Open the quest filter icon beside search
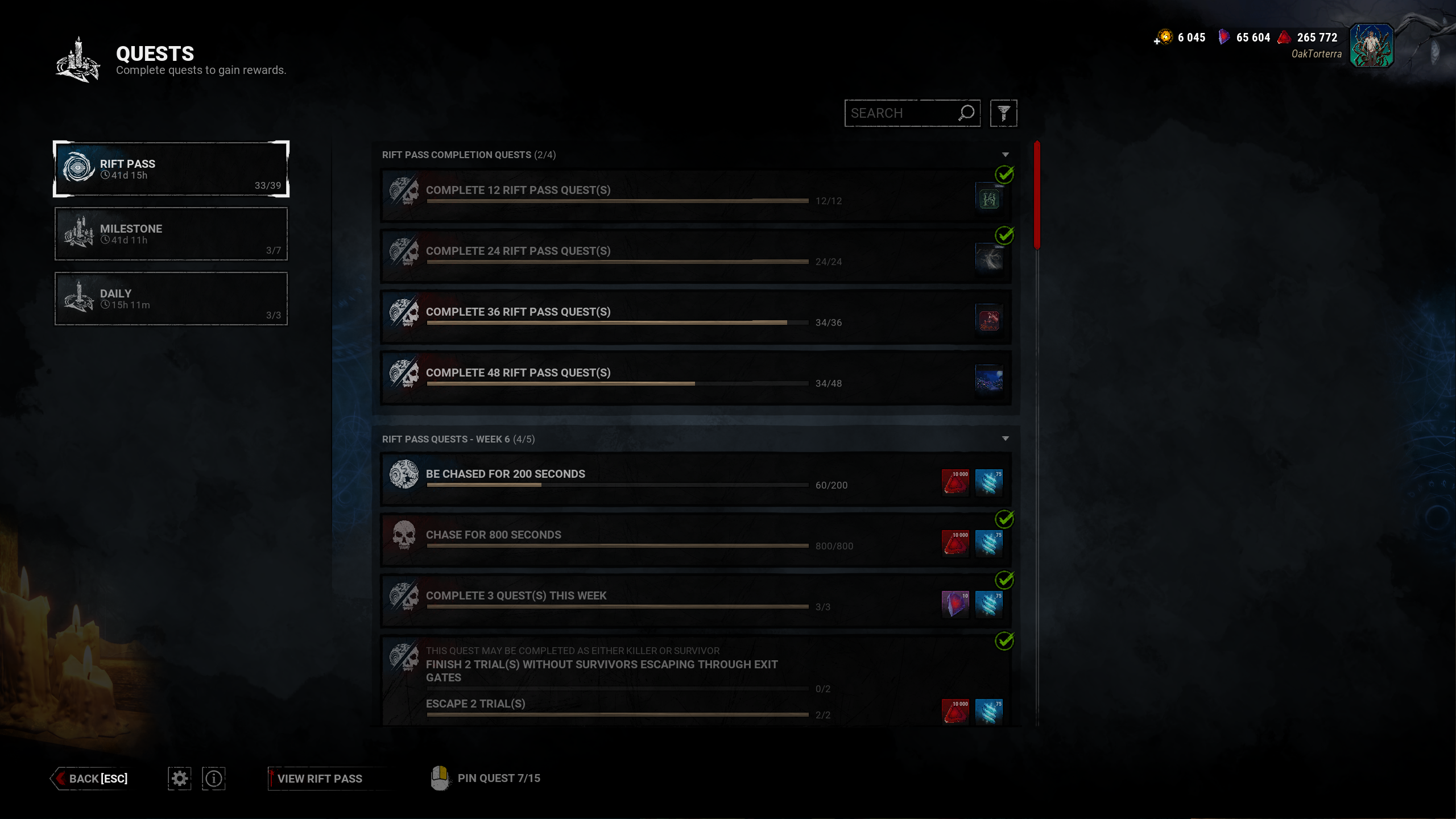This screenshot has width=1456, height=819. 1004,113
